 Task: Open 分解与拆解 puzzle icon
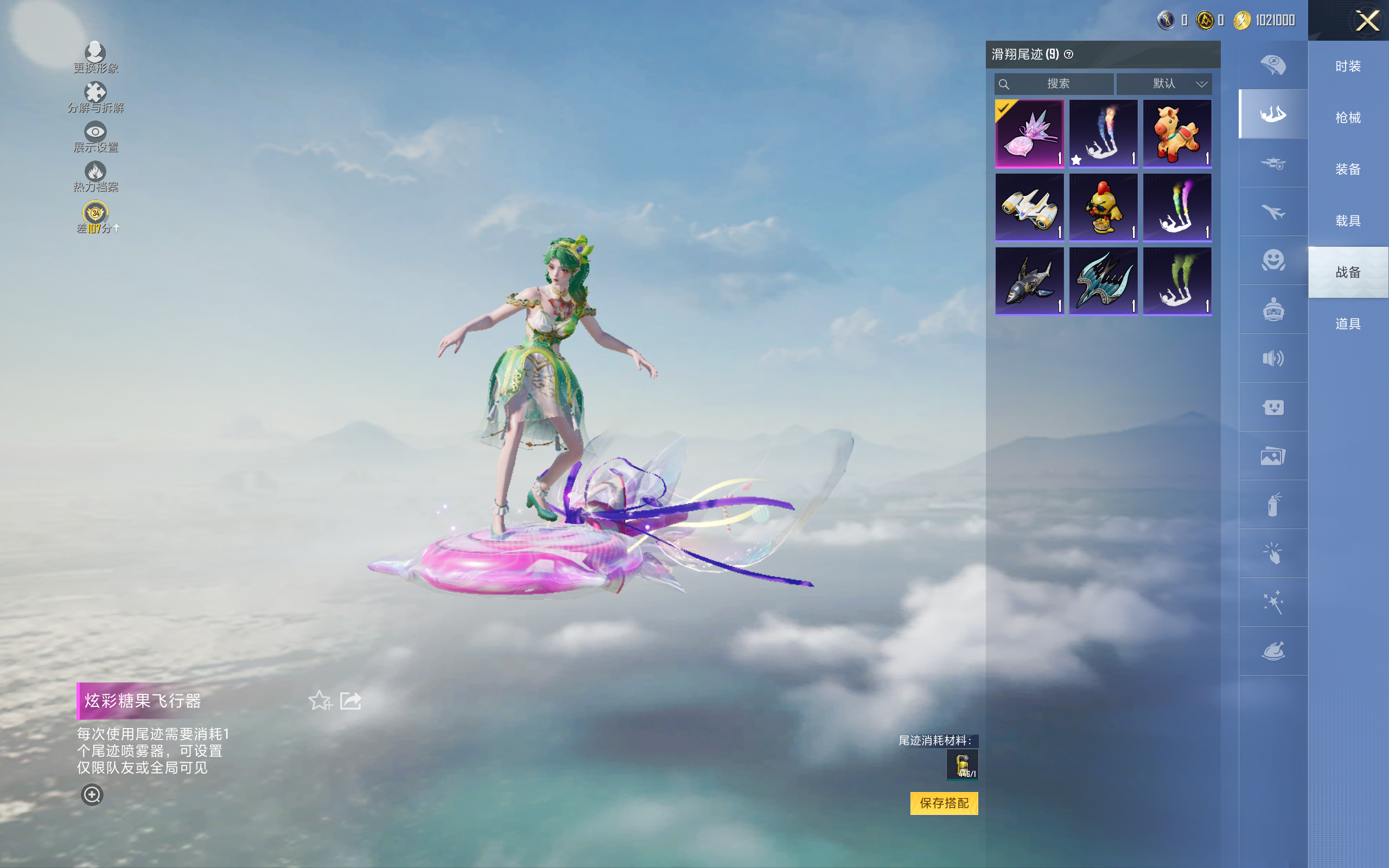(x=95, y=96)
